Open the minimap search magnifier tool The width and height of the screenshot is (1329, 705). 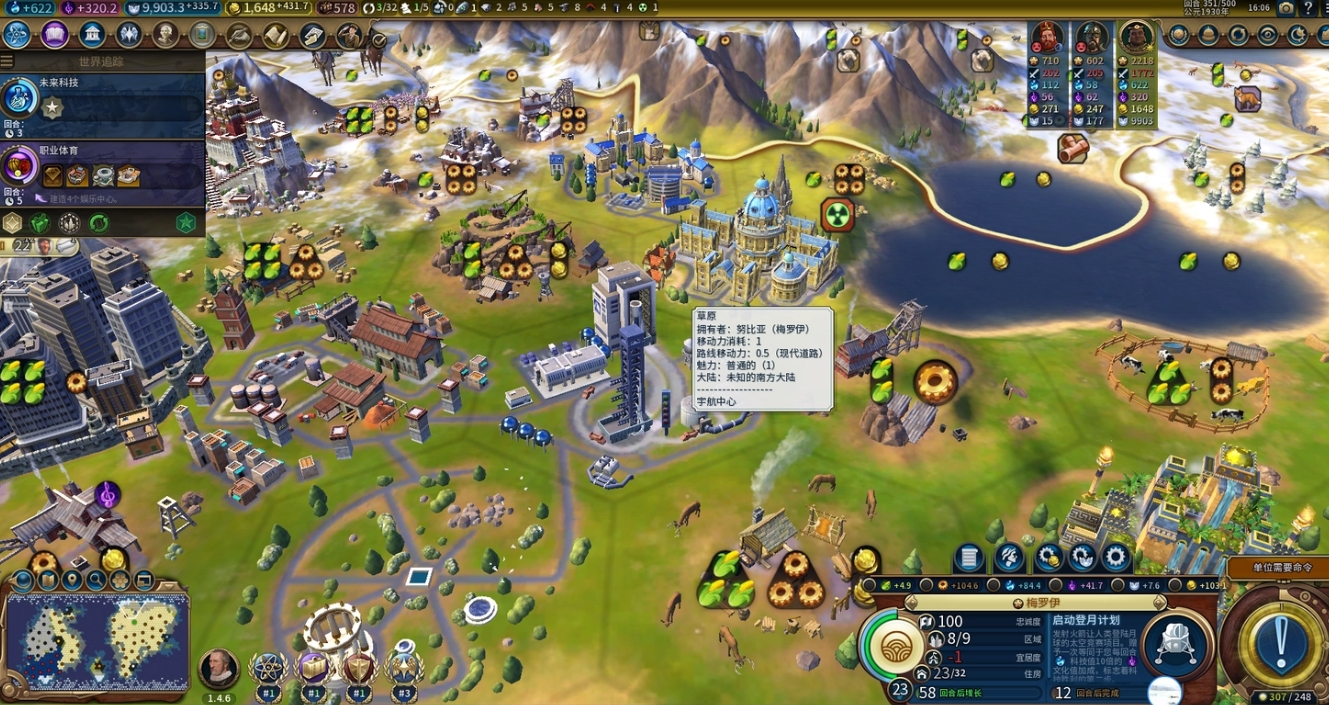click(x=96, y=580)
